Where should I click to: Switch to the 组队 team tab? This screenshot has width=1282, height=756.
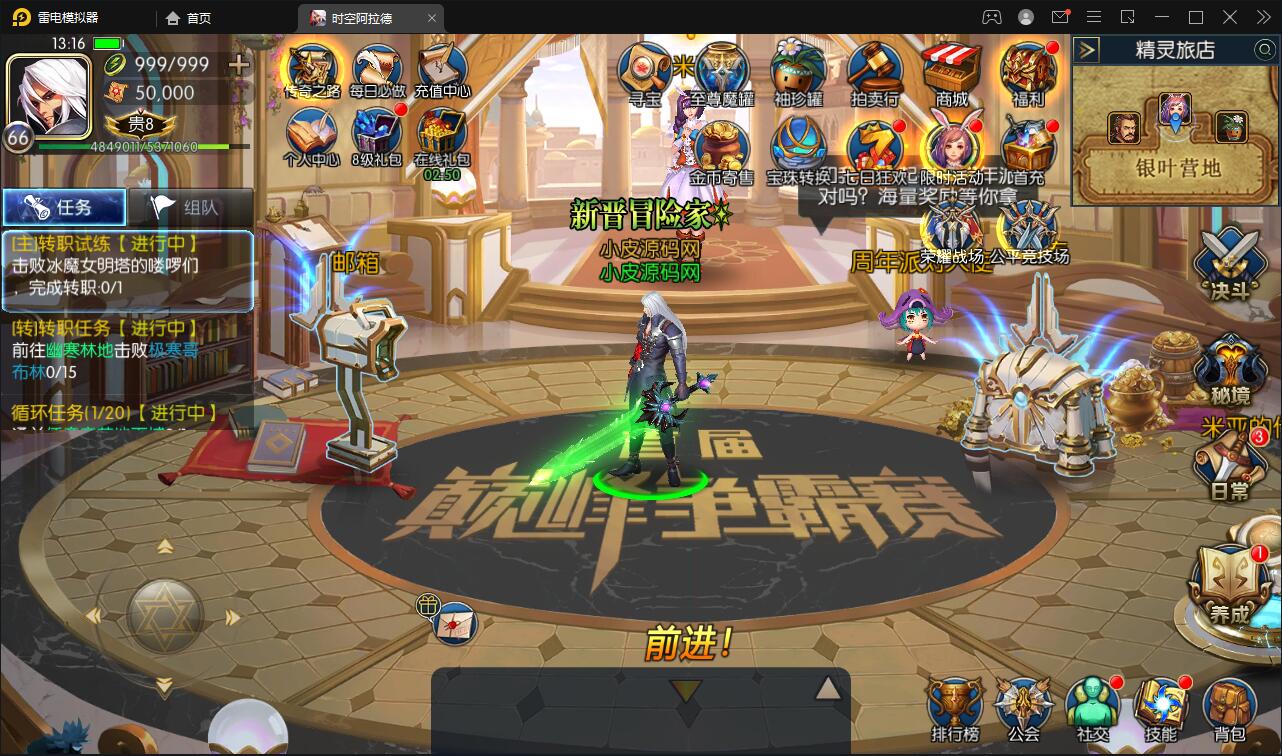coord(190,207)
